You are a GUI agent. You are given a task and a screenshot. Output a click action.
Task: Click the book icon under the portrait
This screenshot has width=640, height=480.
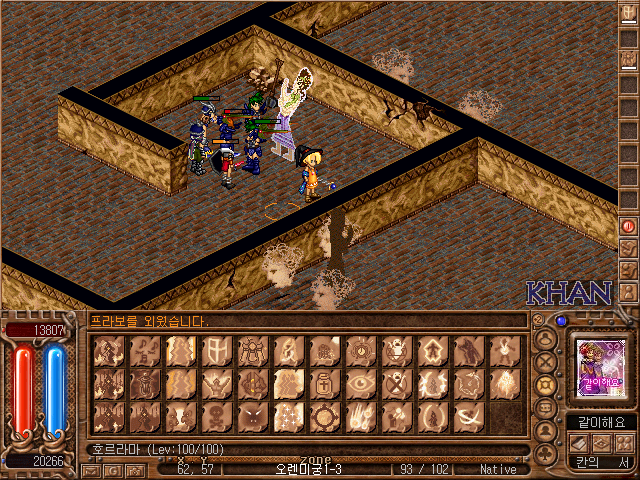[580, 441]
